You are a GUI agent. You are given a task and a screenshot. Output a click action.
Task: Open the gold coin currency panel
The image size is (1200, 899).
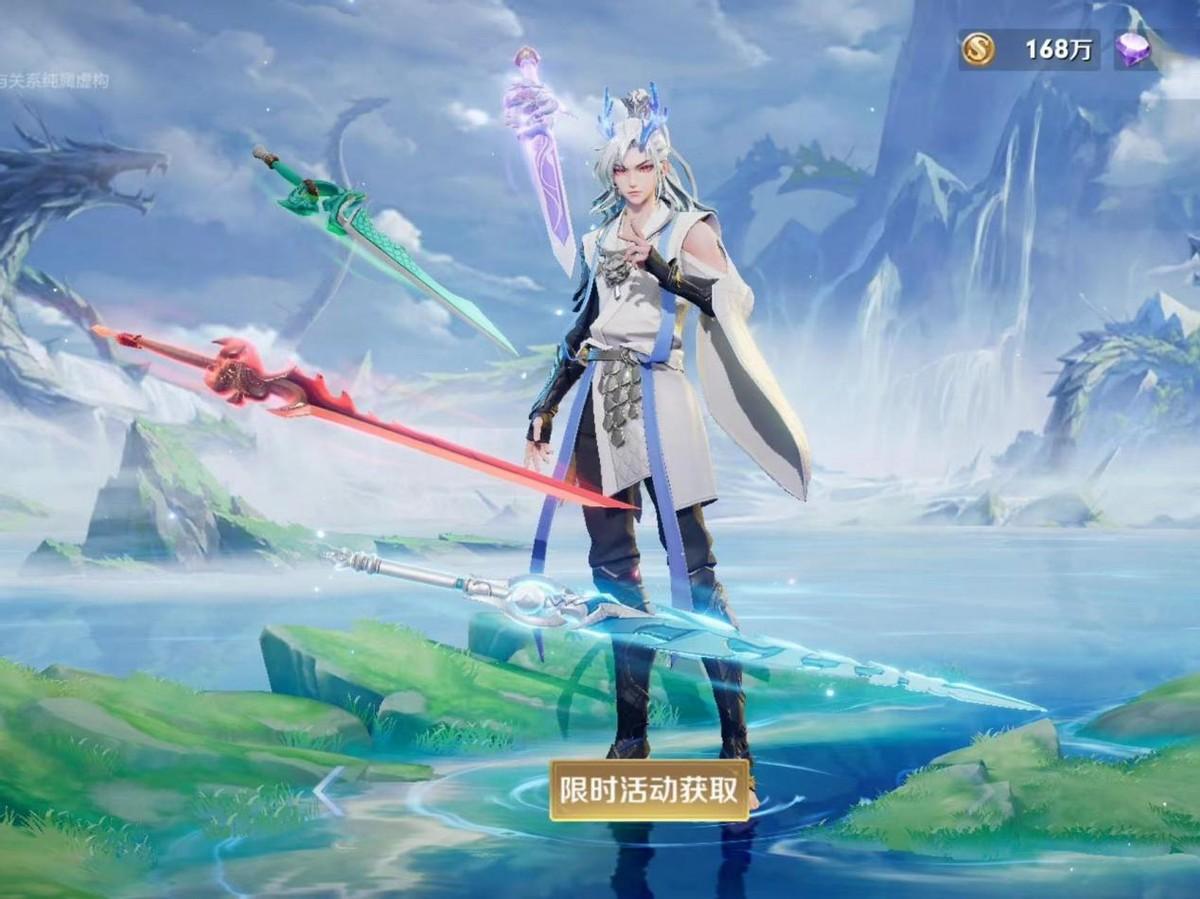(x=1028, y=49)
